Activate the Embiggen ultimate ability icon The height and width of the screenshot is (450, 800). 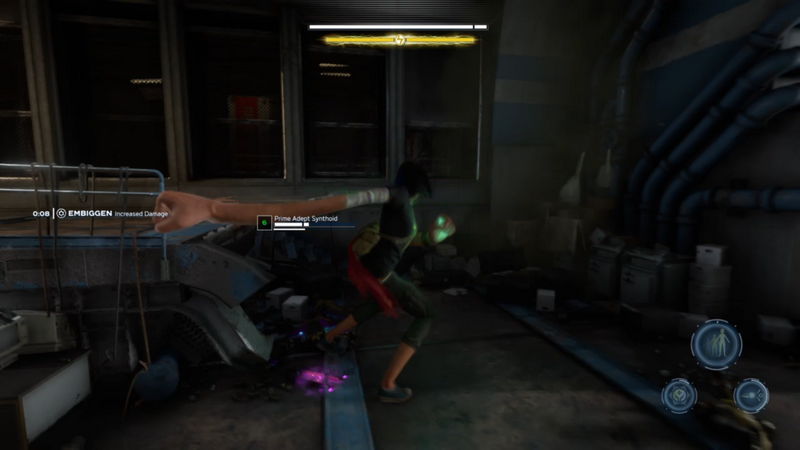[x=716, y=345]
